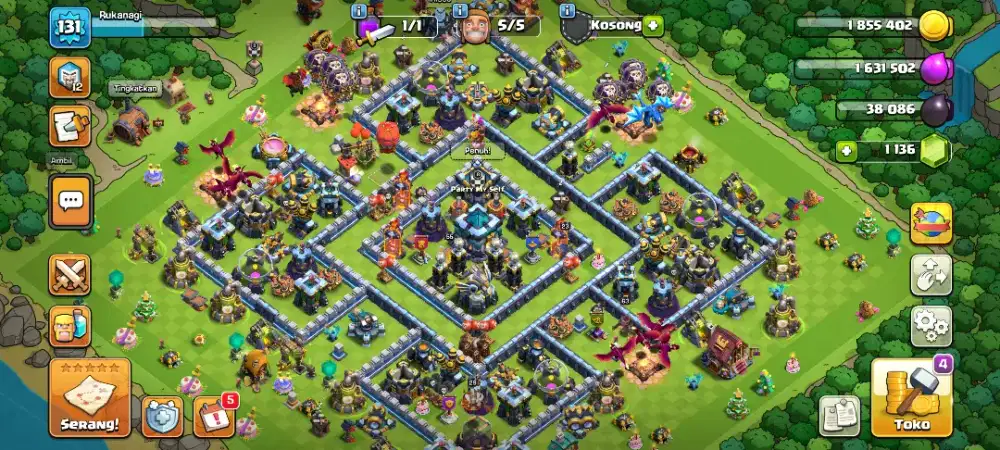1000x450 pixels.
Task: Open the settings gear menu
Action: pyautogui.click(x=930, y=325)
